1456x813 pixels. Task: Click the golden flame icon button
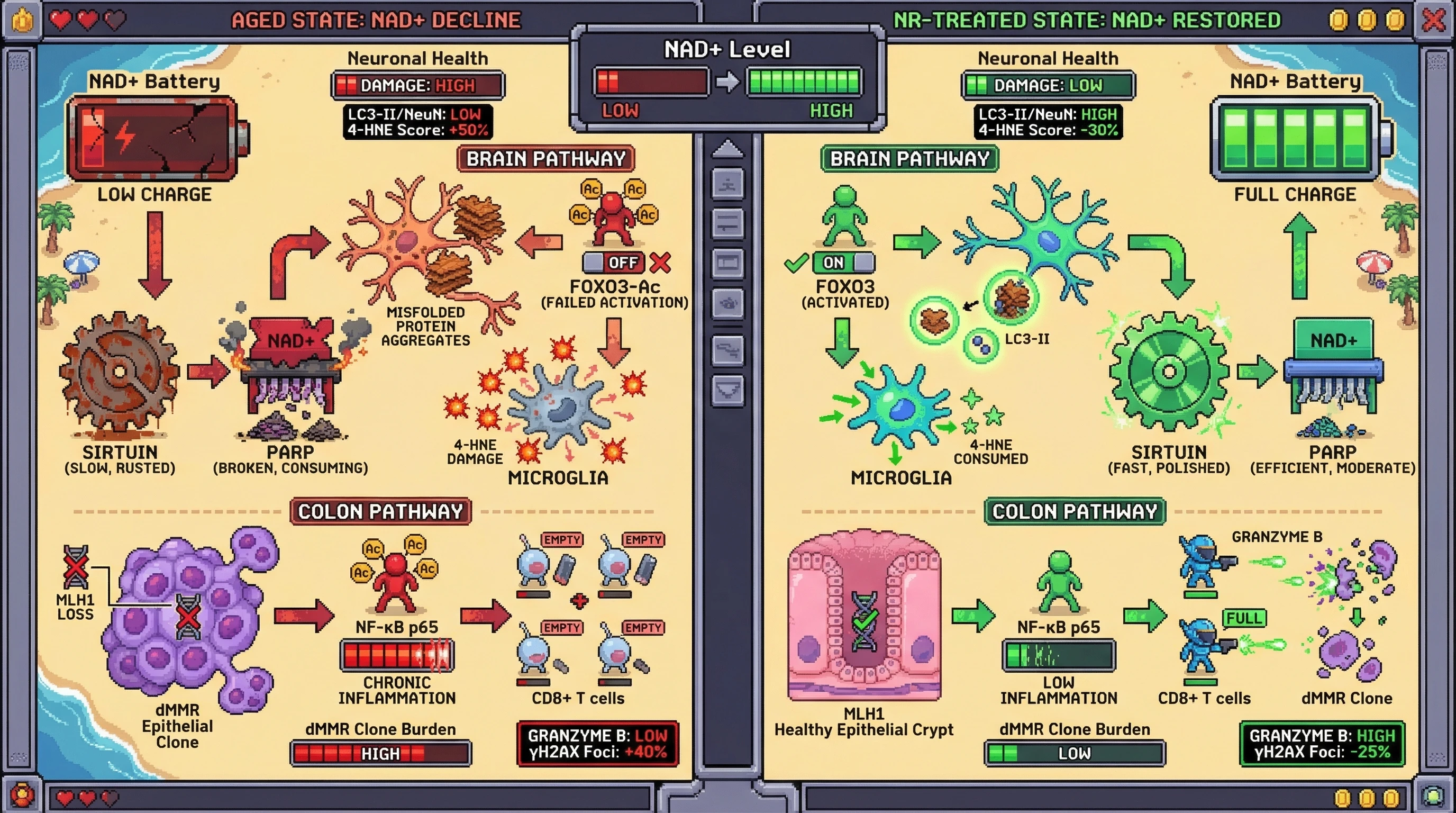point(22,20)
